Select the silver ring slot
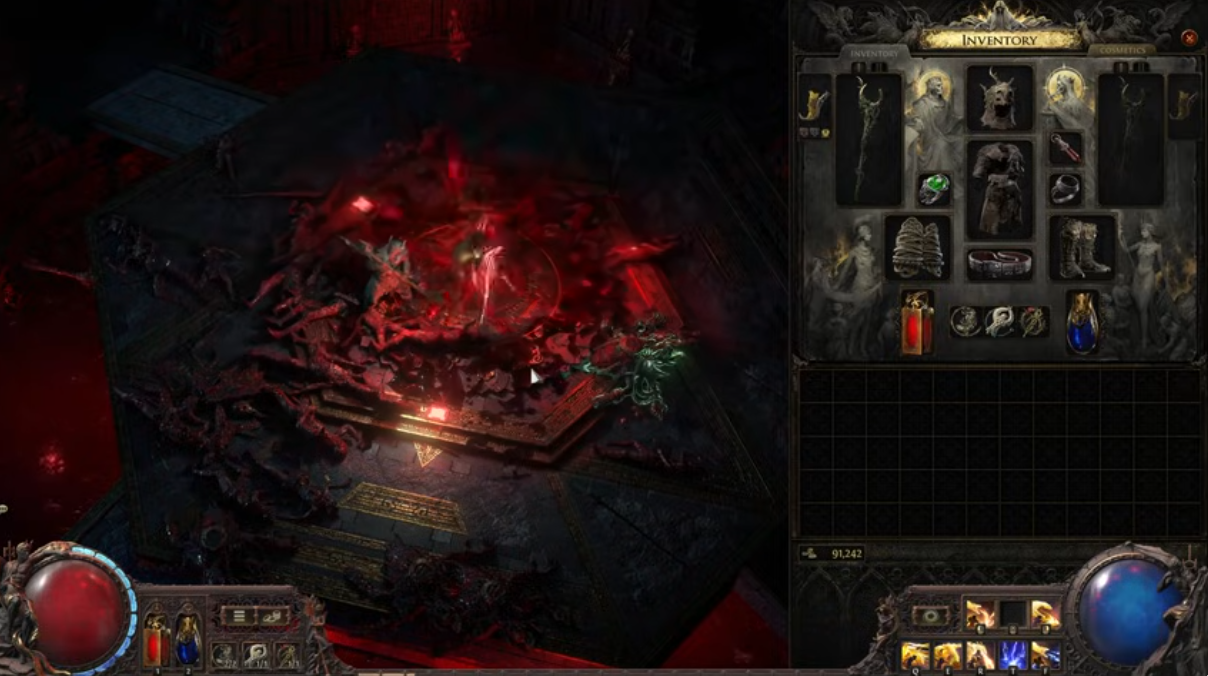The image size is (1208, 676). 1066,189
